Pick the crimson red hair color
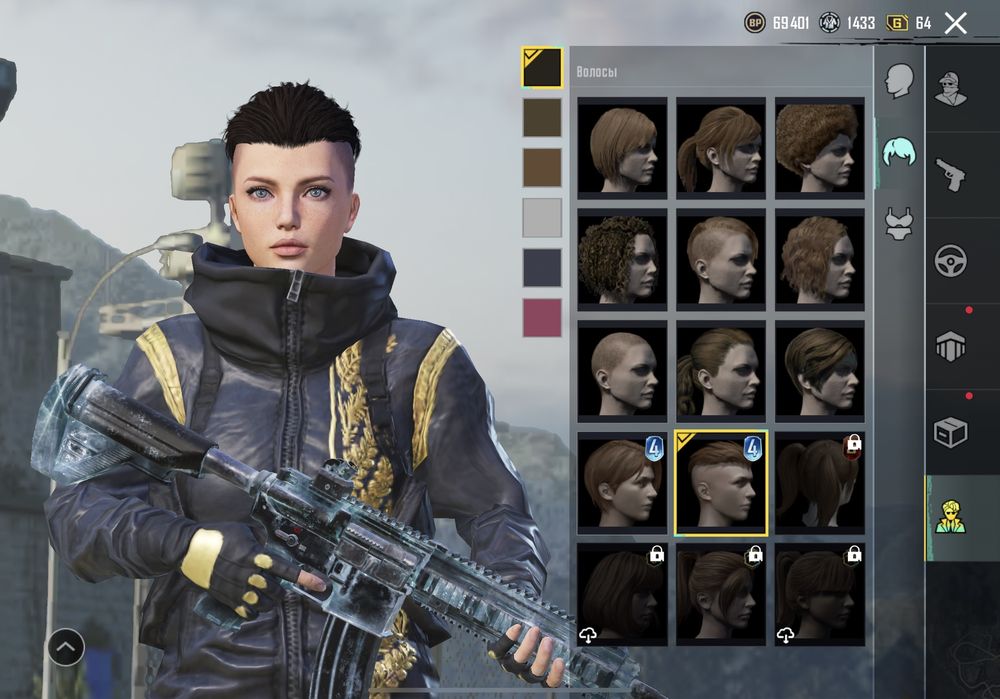This screenshot has height=699, width=1000. point(542,317)
